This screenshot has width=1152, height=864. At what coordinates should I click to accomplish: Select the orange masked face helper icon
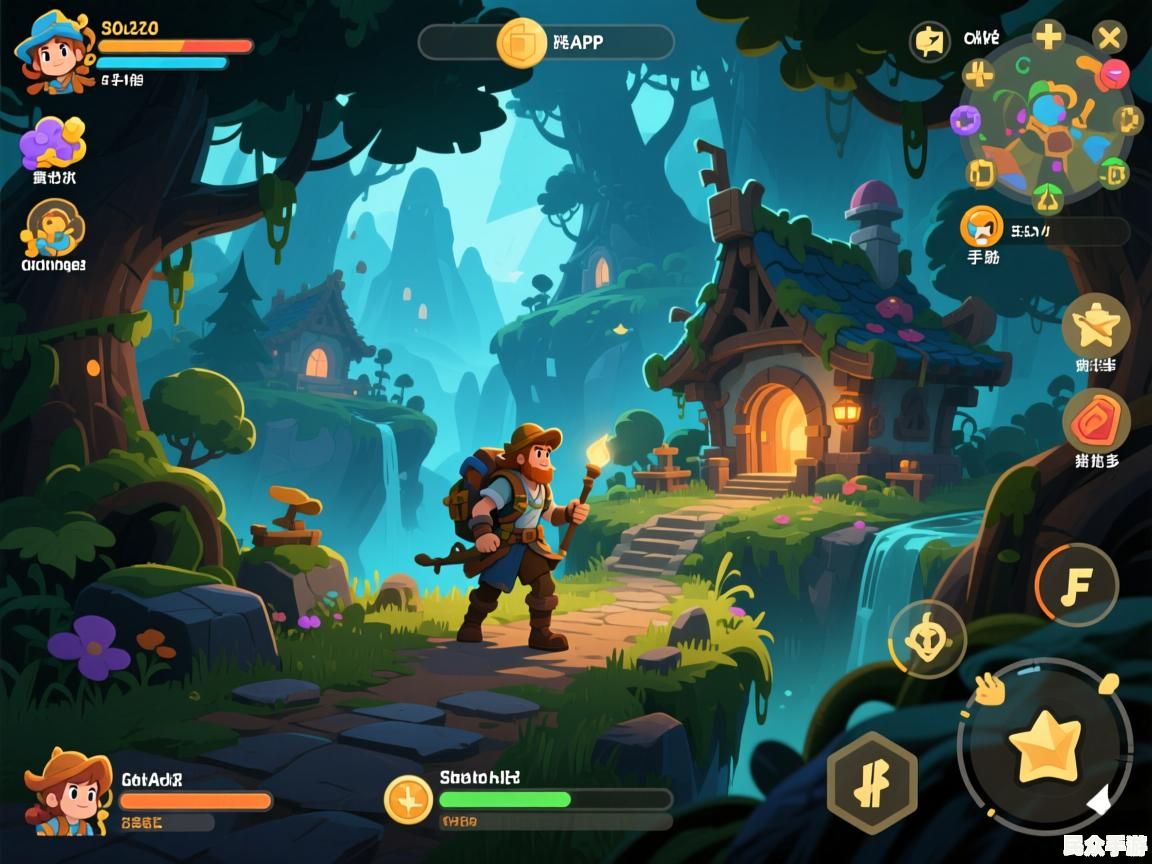coord(981,227)
